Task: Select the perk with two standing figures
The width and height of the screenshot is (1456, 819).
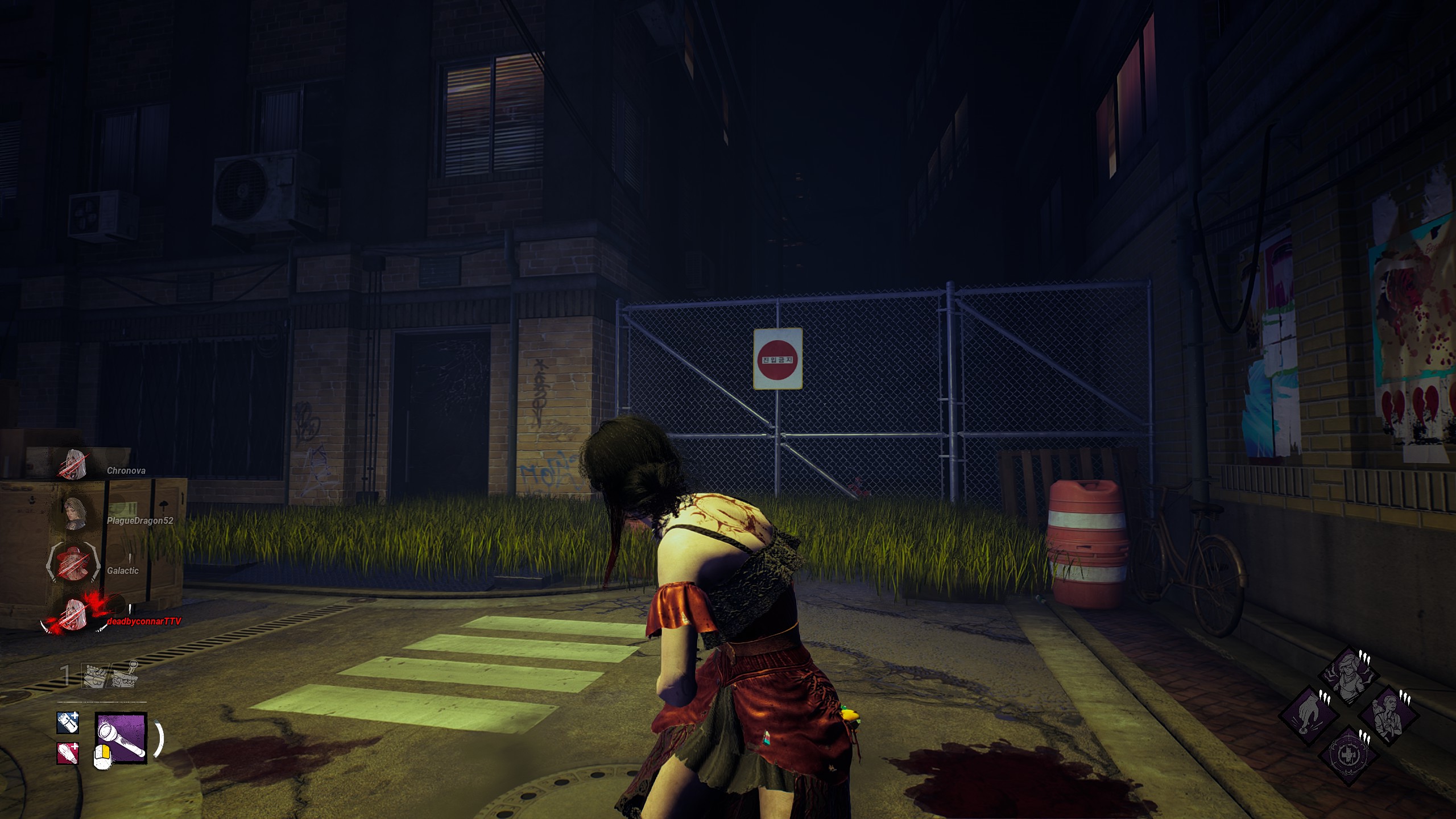Action: pyautogui.click(x=1388, y=715)
